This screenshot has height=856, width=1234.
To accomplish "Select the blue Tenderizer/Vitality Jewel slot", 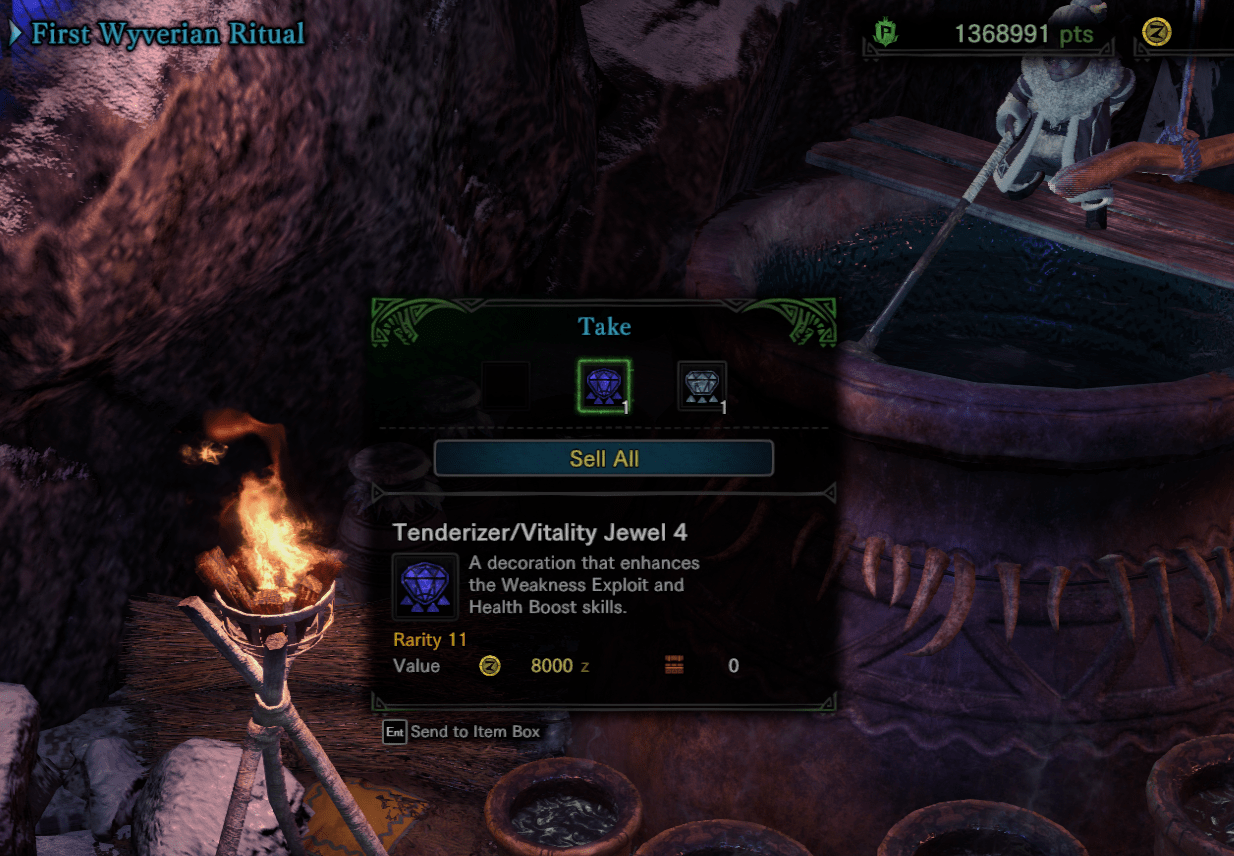I will (604, 385).
